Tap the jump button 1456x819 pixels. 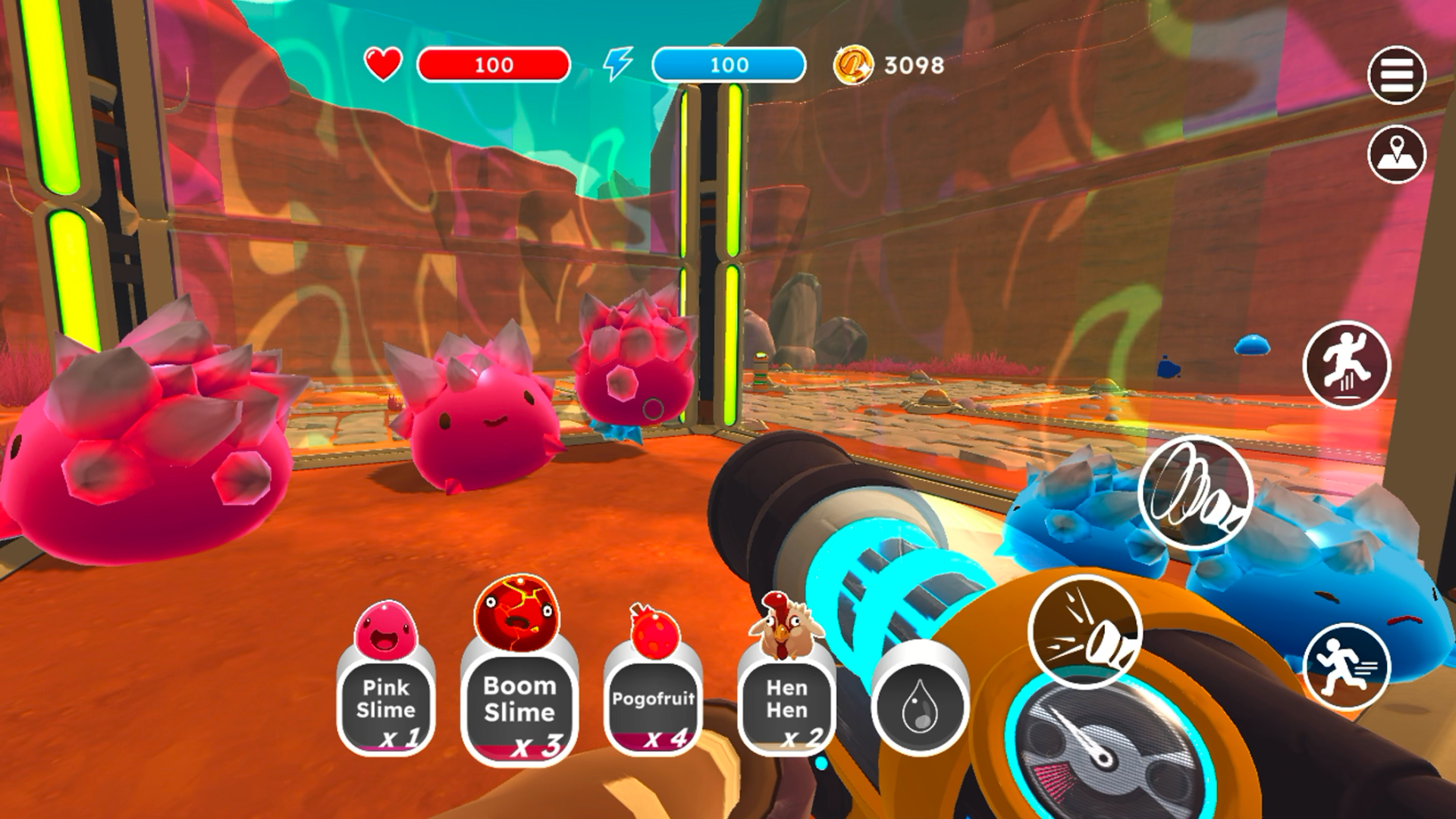click(x=1346, y=365)
